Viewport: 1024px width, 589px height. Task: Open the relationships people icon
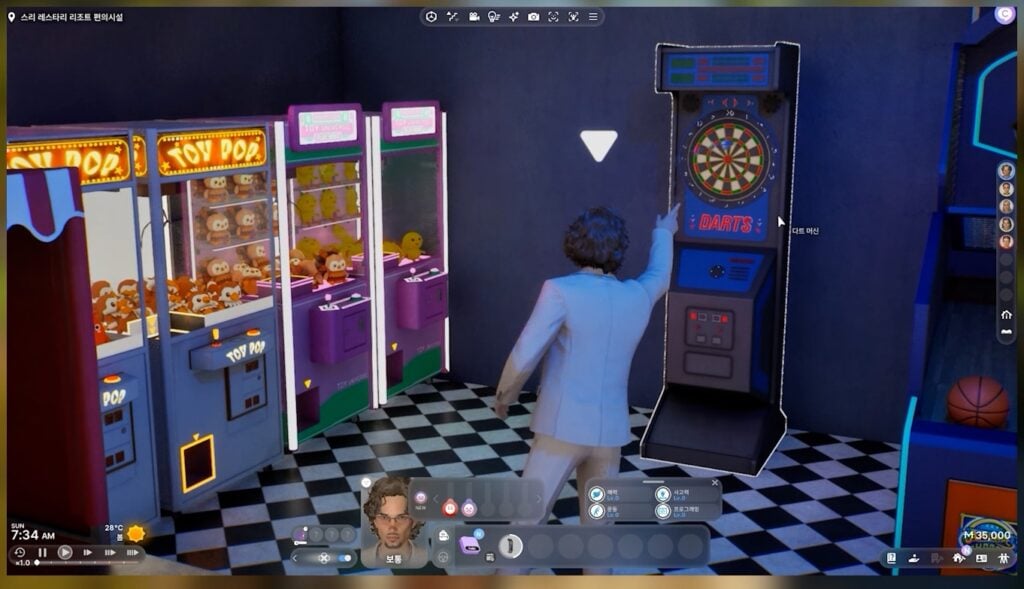pos(1003,558)
